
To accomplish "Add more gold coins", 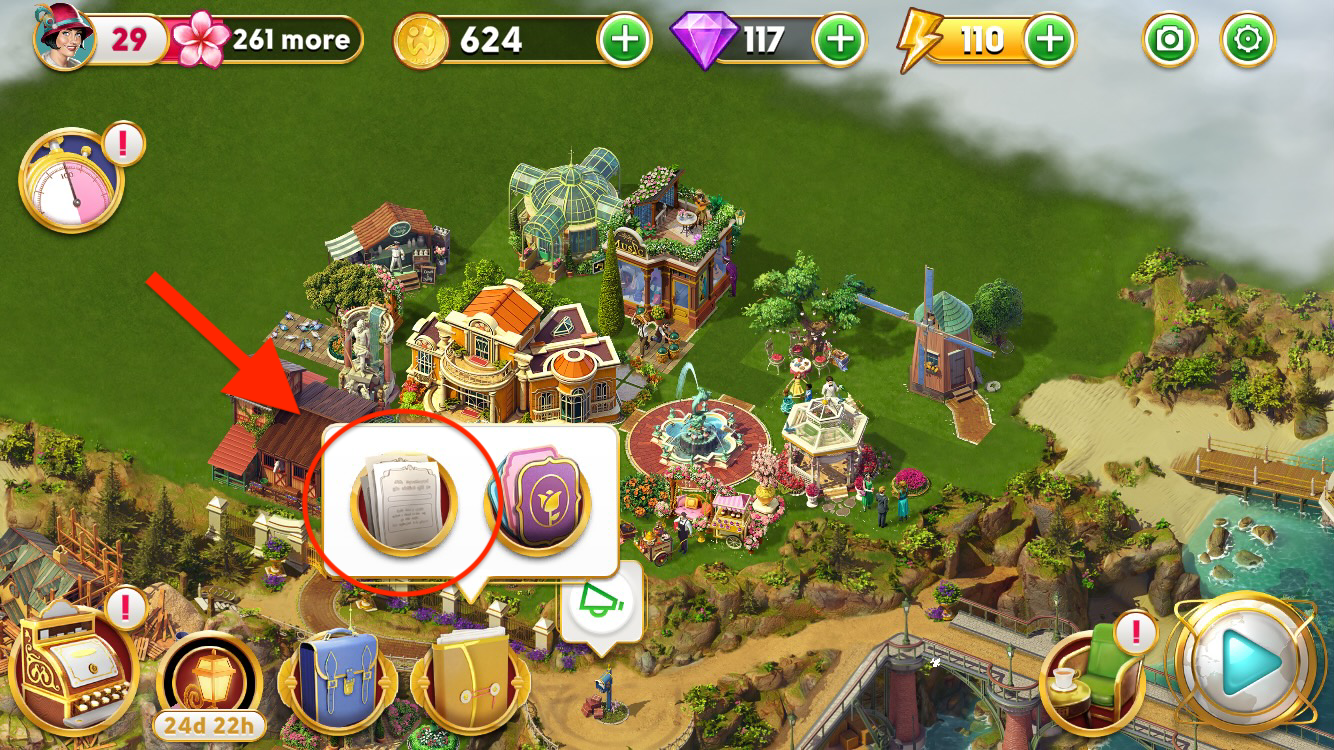I will [x=624, y=40].
